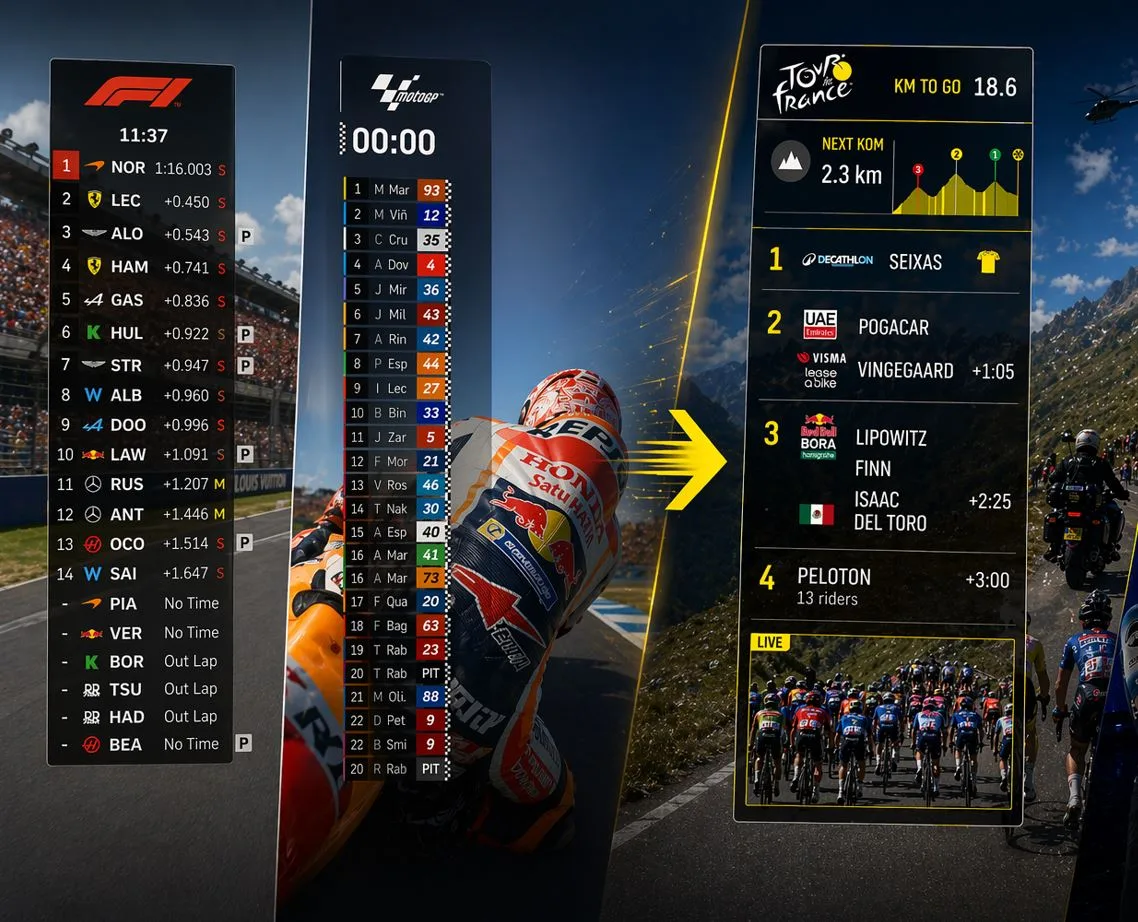Viewport: 1138px width, 922px height.
Task: Choose the A Dov number 4 row
Action: [394, 265]
